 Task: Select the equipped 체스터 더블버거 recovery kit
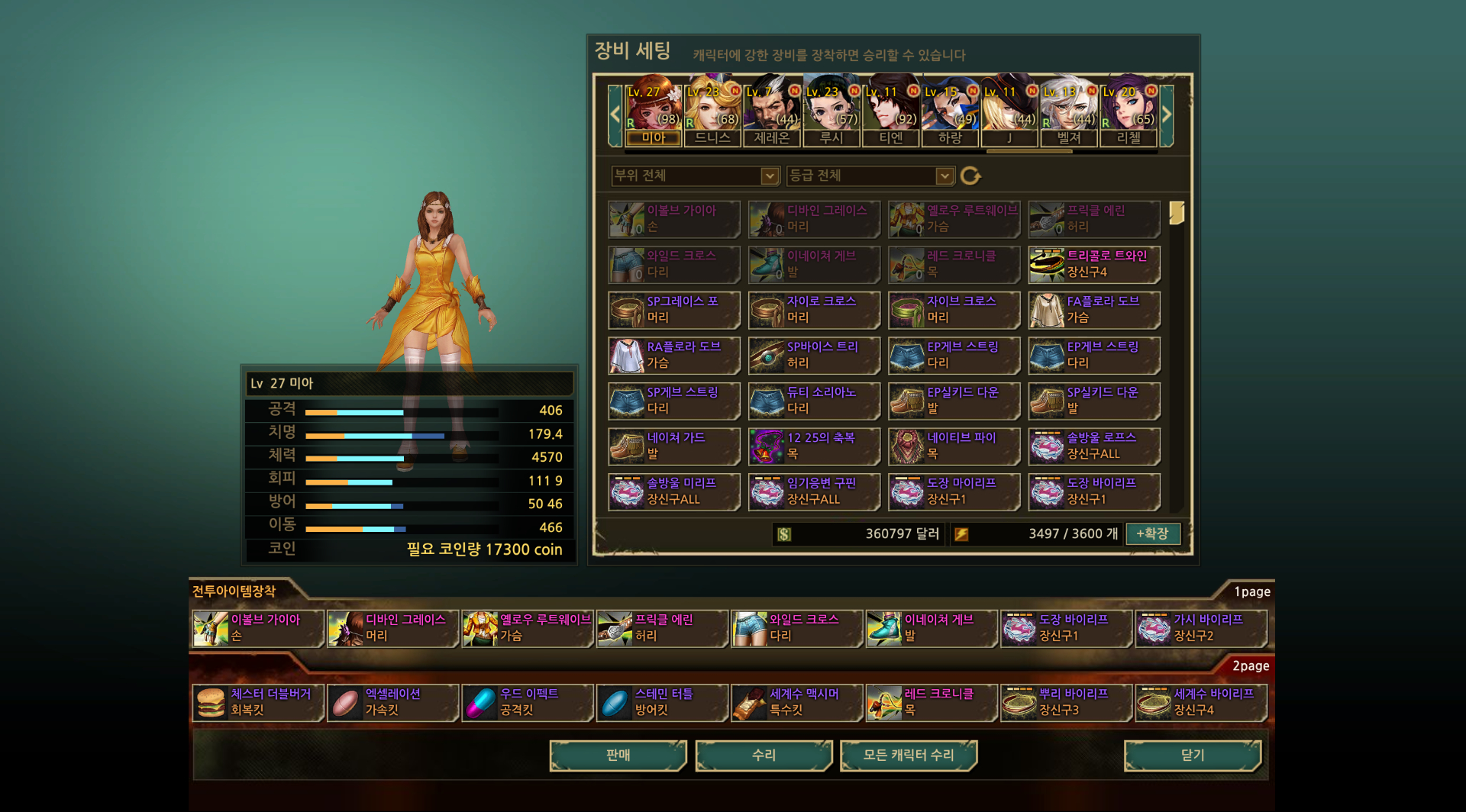[257, 702]
